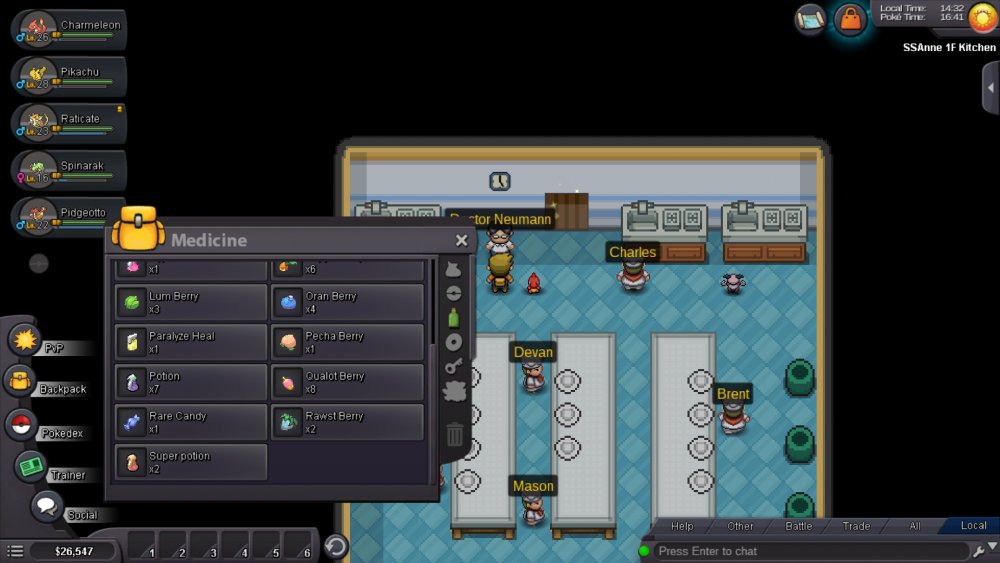Close the Medicine bag window
This screenshot has height=563, width=1000.
[461, 240]
